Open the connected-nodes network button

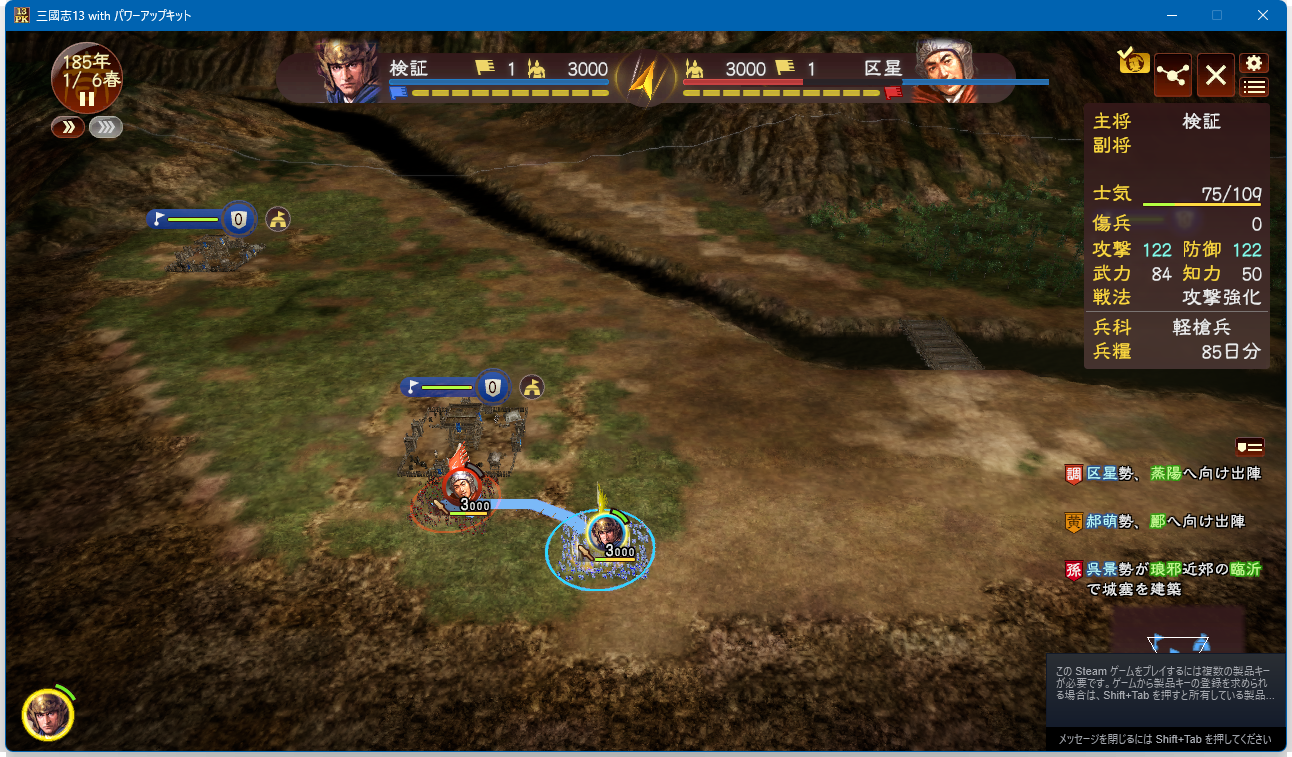(x=1172, y=75)
